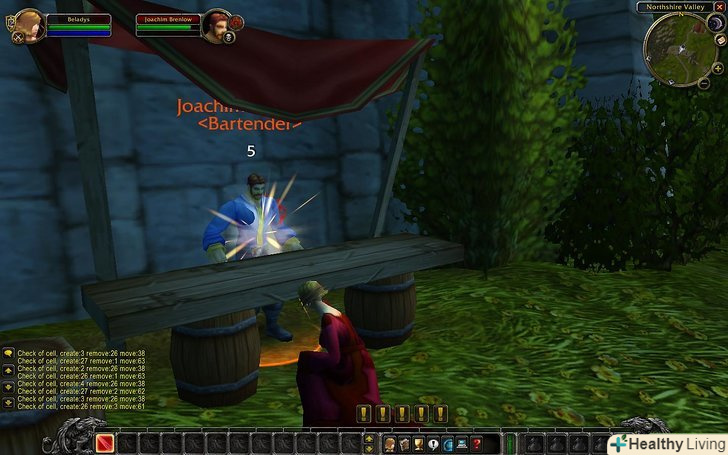The width and height of the screenshot is (728, 455).
Task: Open the mail icon beside the minimap
Action: pyautogui.click(x=720, y=40)
